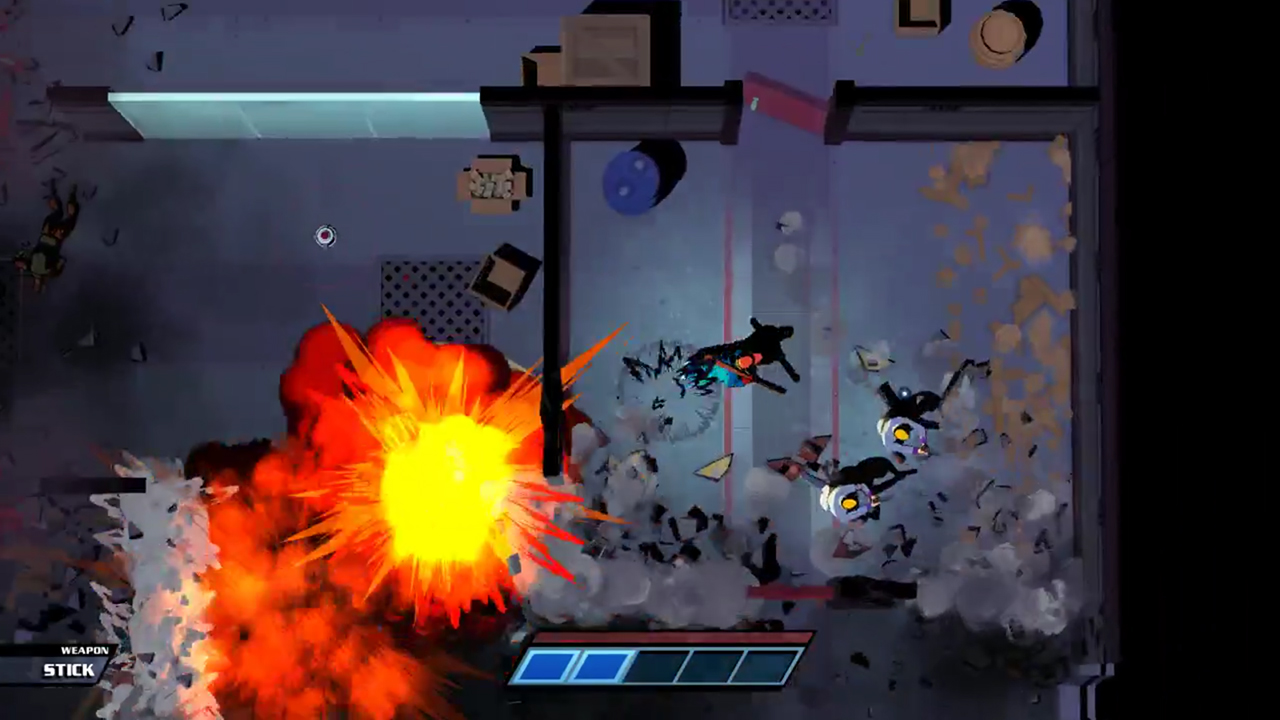This screenshot has height=720, width=1280.
Task: Click the red bullseye marker on the floor
Action: click(x=325, y=236)
